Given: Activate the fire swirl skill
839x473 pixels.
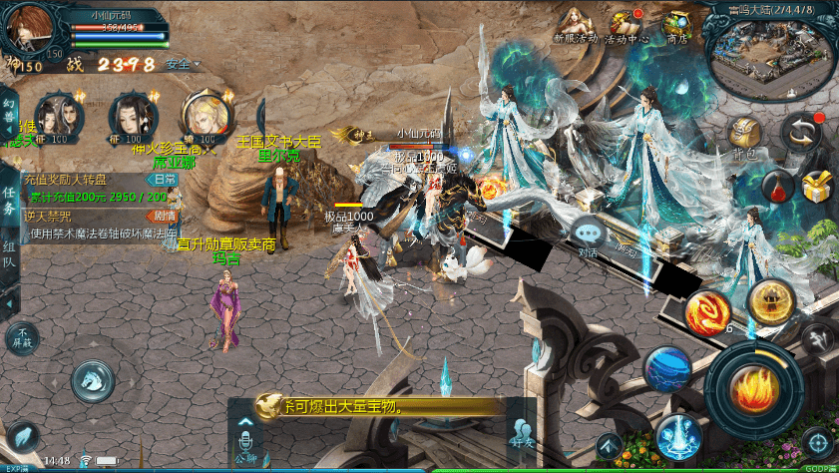Looking at the screenshot, I should (708, 312).
